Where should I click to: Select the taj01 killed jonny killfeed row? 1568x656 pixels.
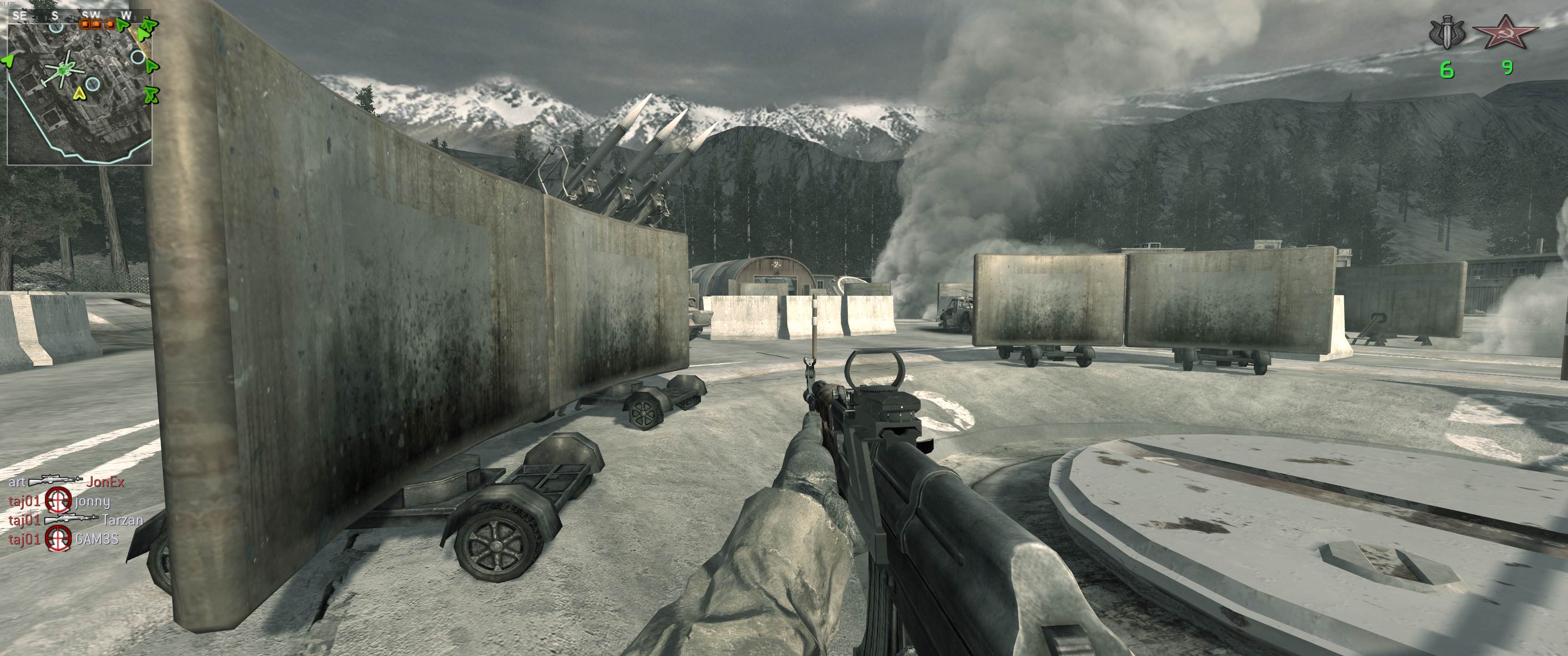pos(60,502)
